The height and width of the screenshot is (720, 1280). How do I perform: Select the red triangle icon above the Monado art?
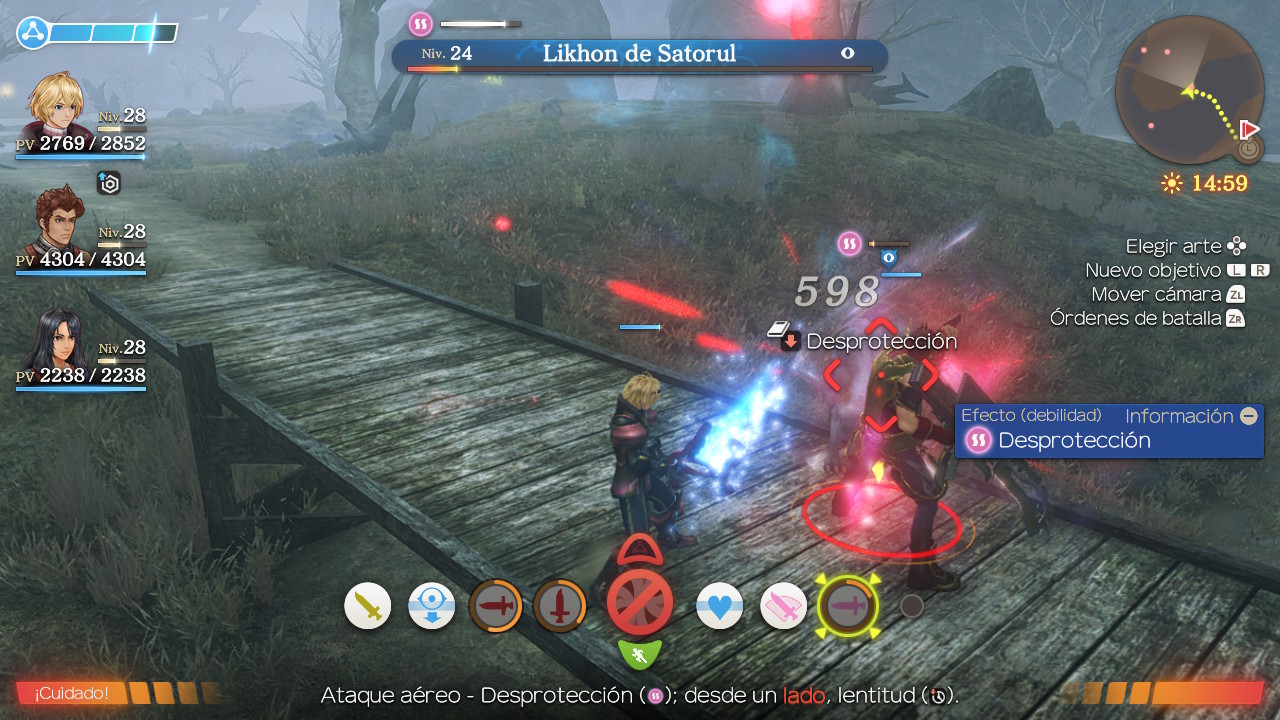pos(640,550)
